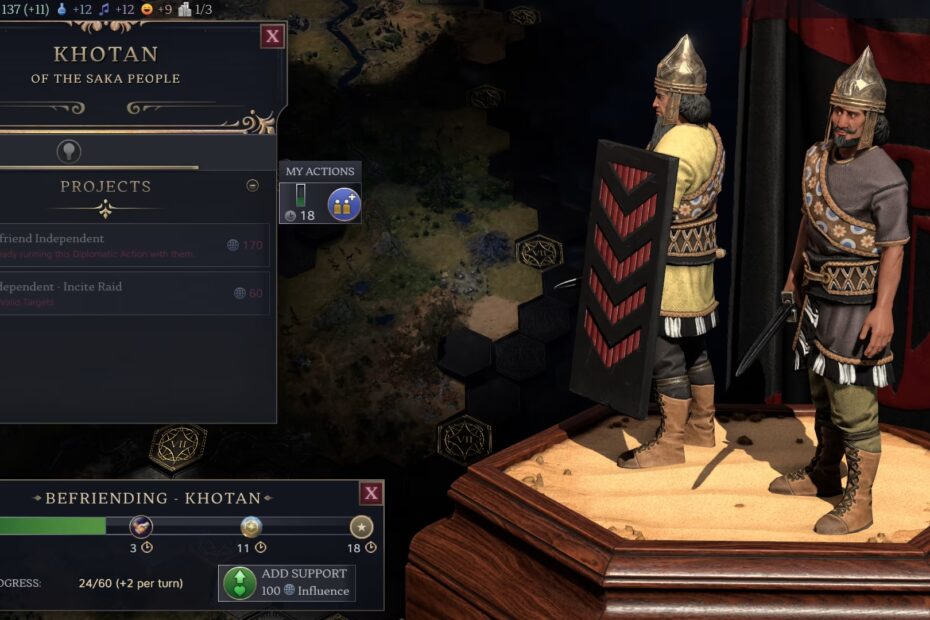Viewport: 930px width, 620px height.
Task: Close the Befriending - Khotan panel
Action: (371, 493)
